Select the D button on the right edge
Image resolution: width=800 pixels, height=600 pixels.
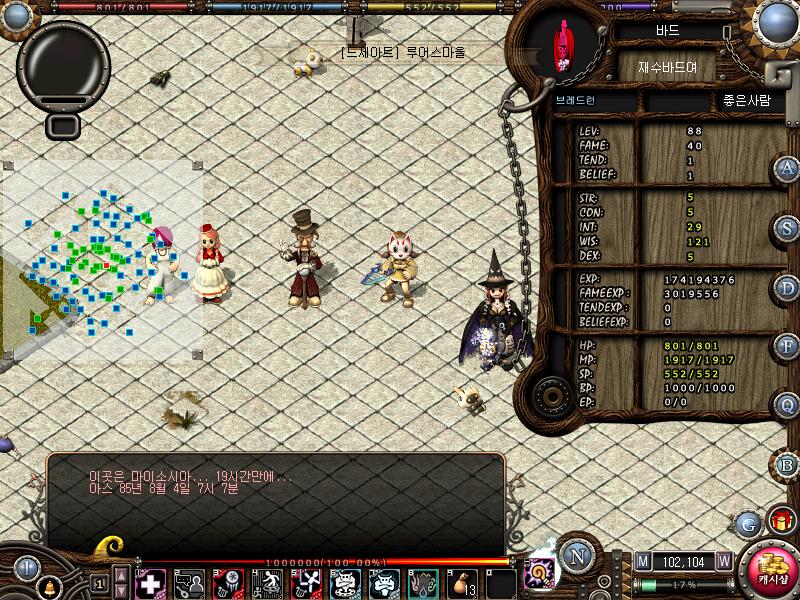(788, 288)
